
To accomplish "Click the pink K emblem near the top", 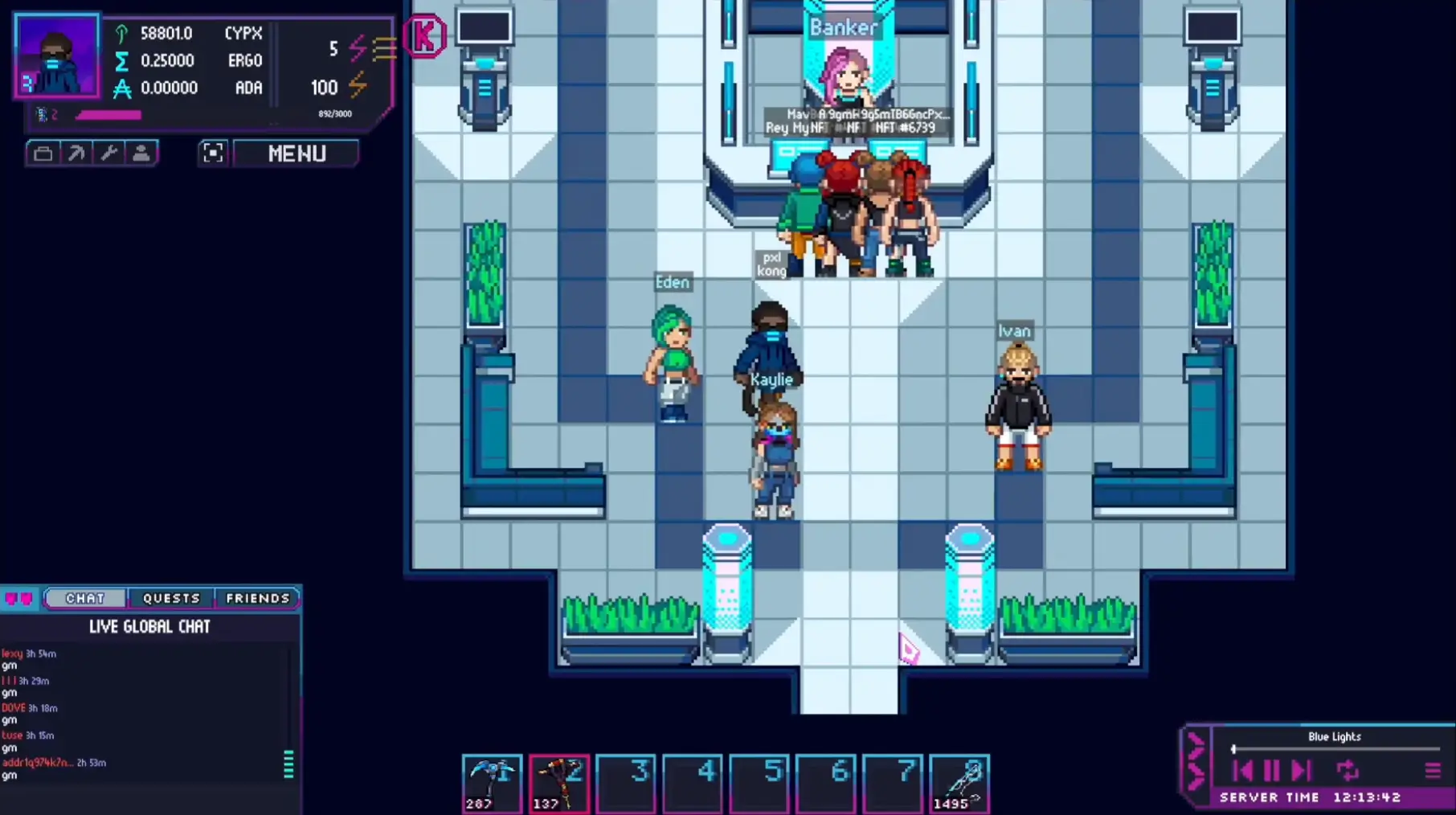I will [x=425, y=36].
